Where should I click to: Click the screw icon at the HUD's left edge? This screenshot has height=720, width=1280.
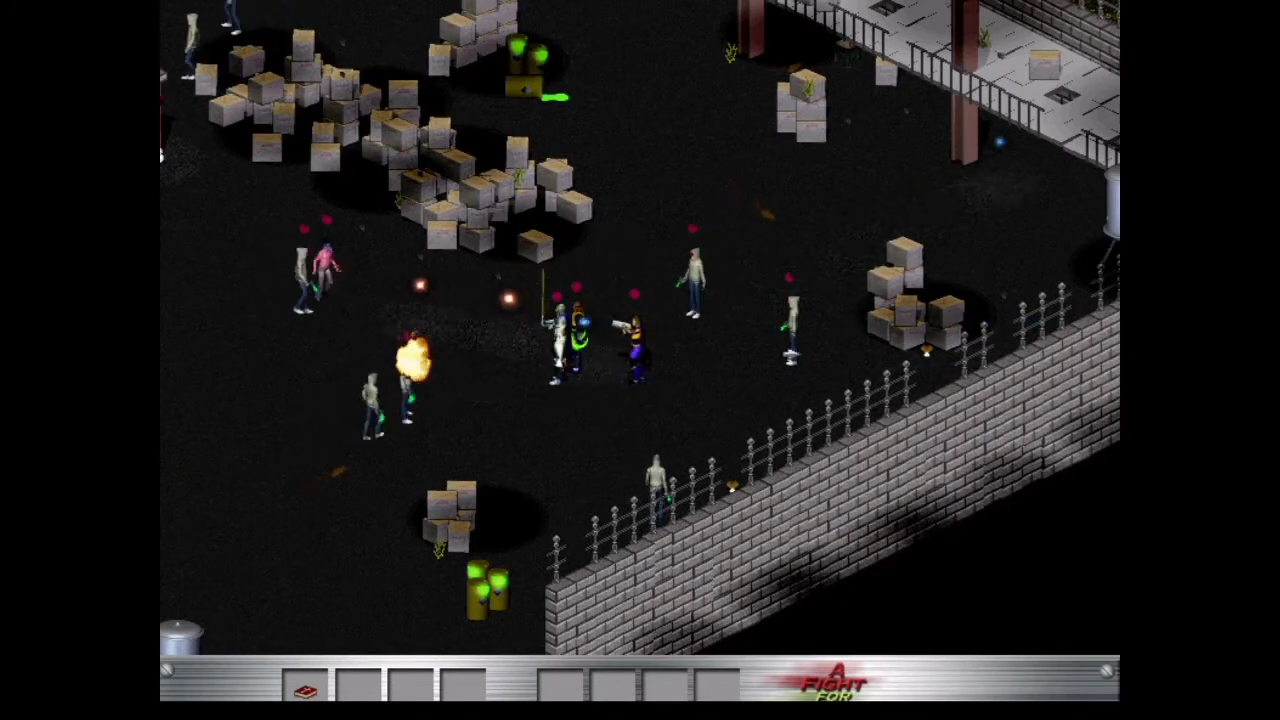(168, 672)
